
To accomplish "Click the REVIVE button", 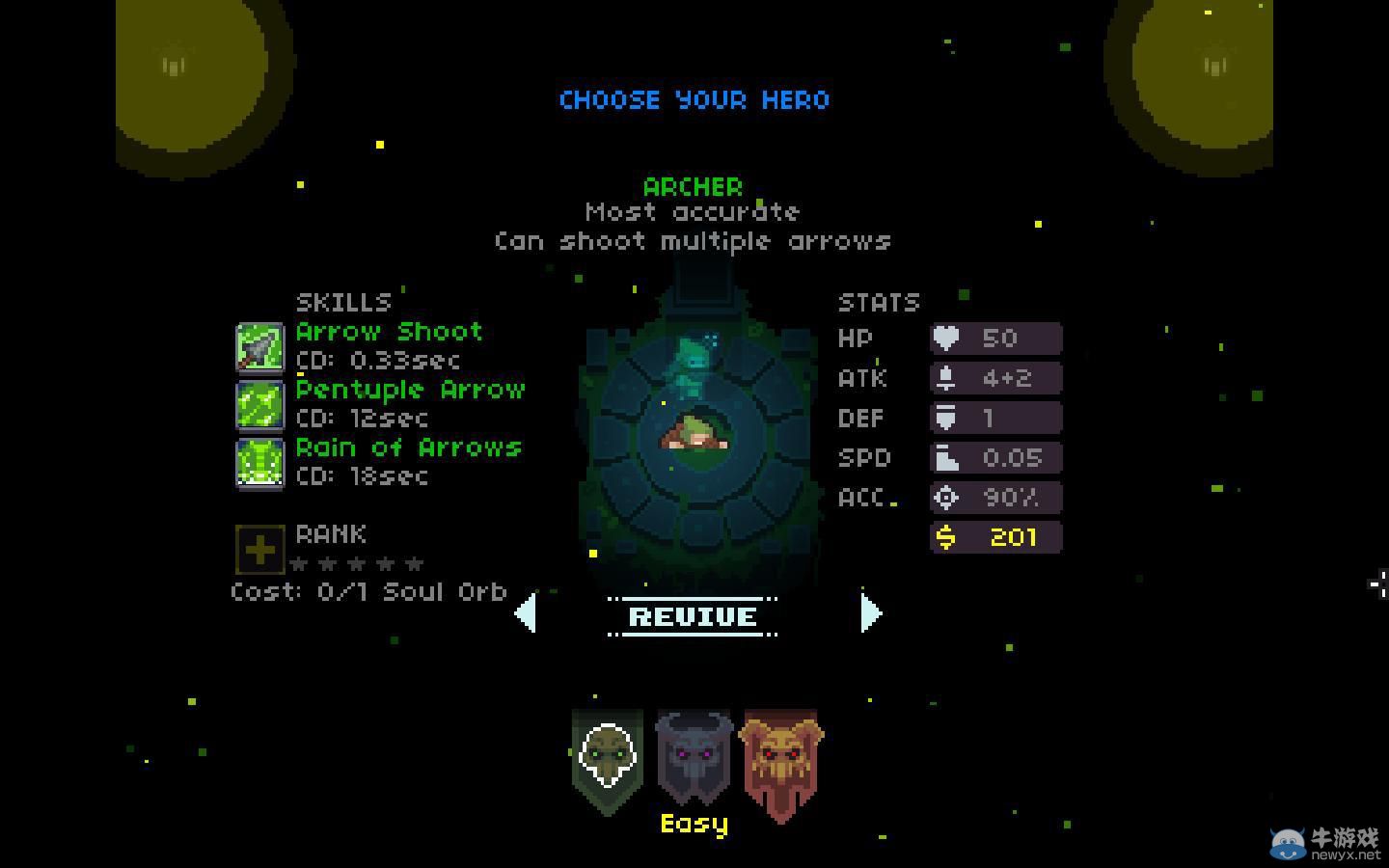I will click(x=693, y=616).
